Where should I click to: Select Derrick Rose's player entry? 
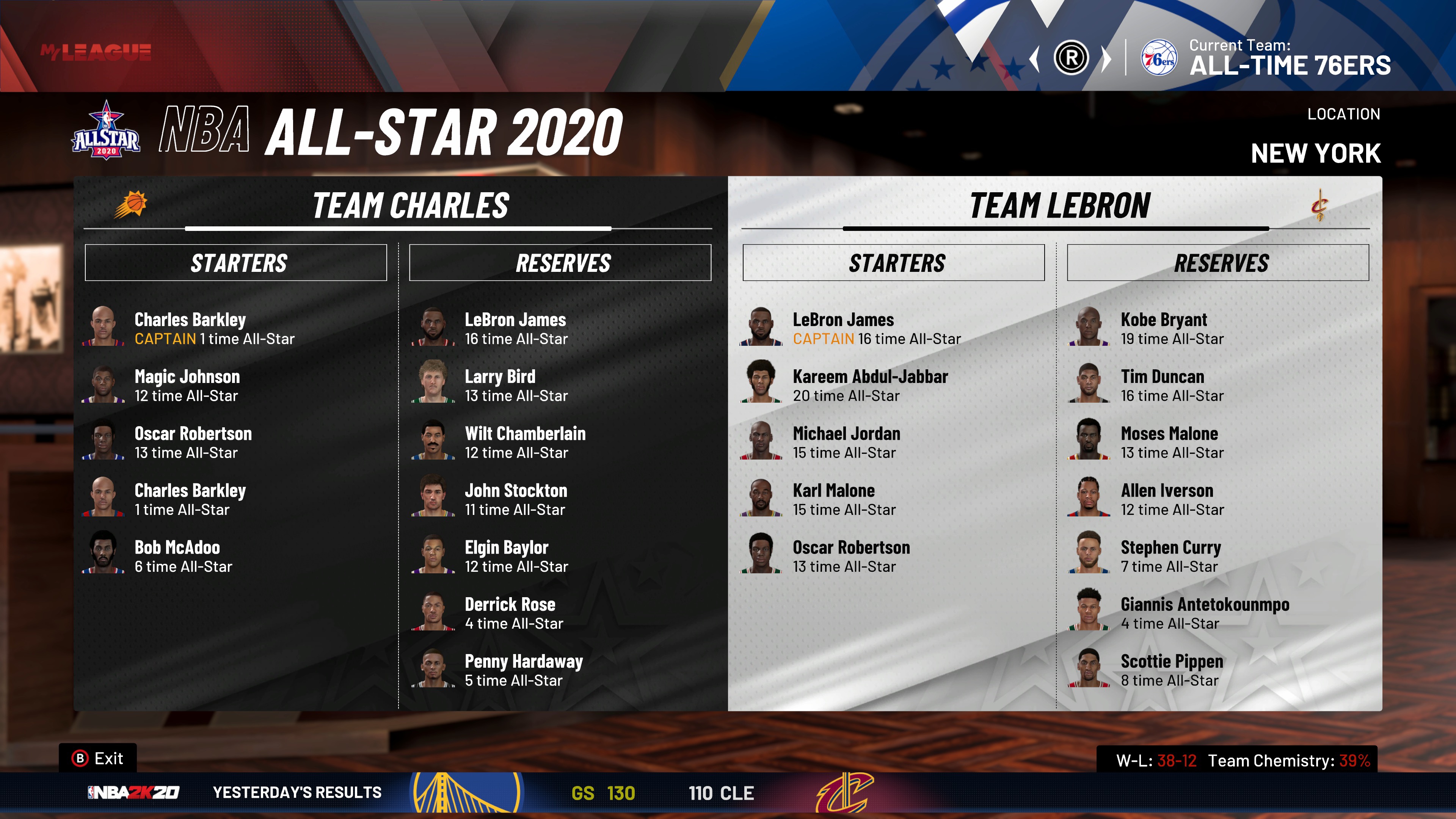click(510, 613)
